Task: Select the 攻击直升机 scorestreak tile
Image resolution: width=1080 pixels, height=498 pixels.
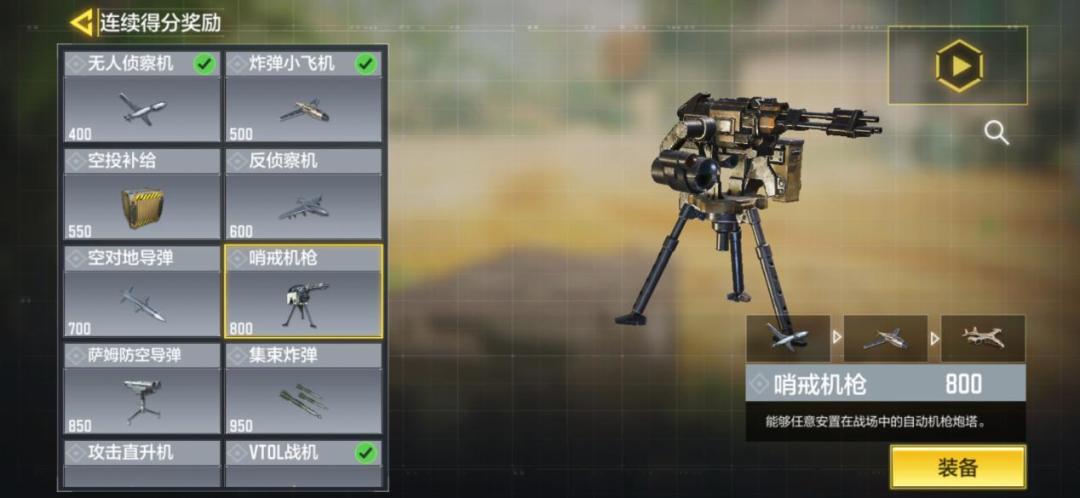Action: pyautogui.click(x=142, y=463)
